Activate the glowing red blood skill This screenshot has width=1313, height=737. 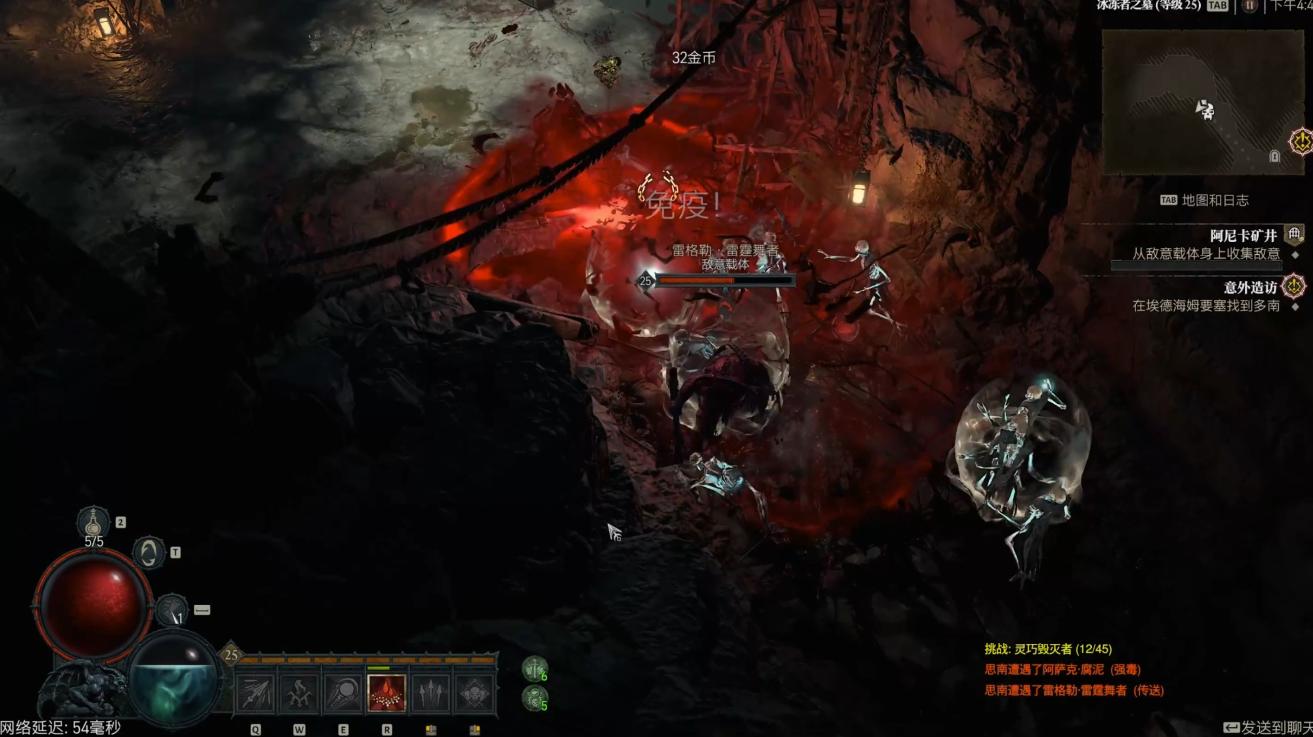point(387,692)
